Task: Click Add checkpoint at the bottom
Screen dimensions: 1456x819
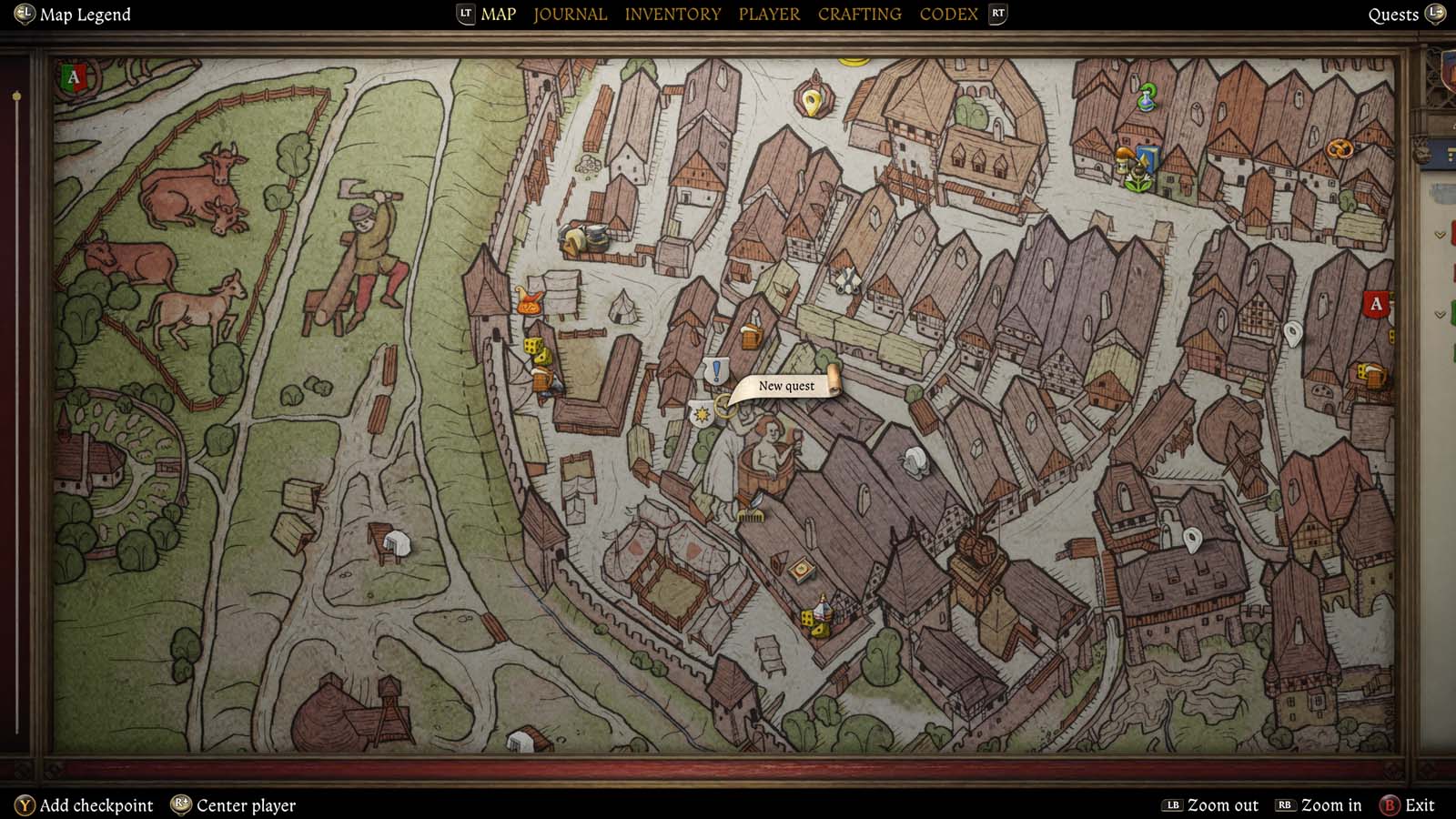Action: (100, 805)
